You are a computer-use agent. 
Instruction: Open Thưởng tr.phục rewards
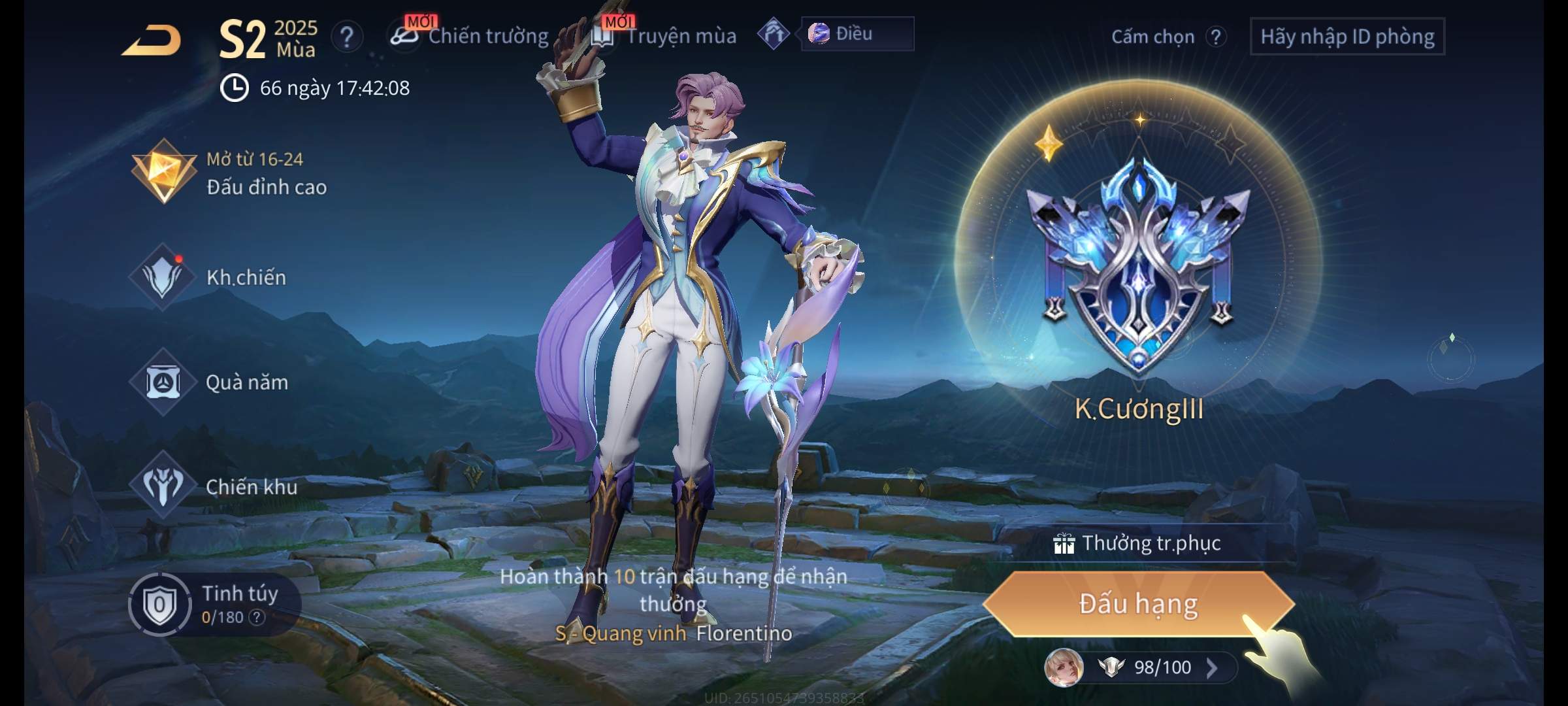pos(1139,543)
